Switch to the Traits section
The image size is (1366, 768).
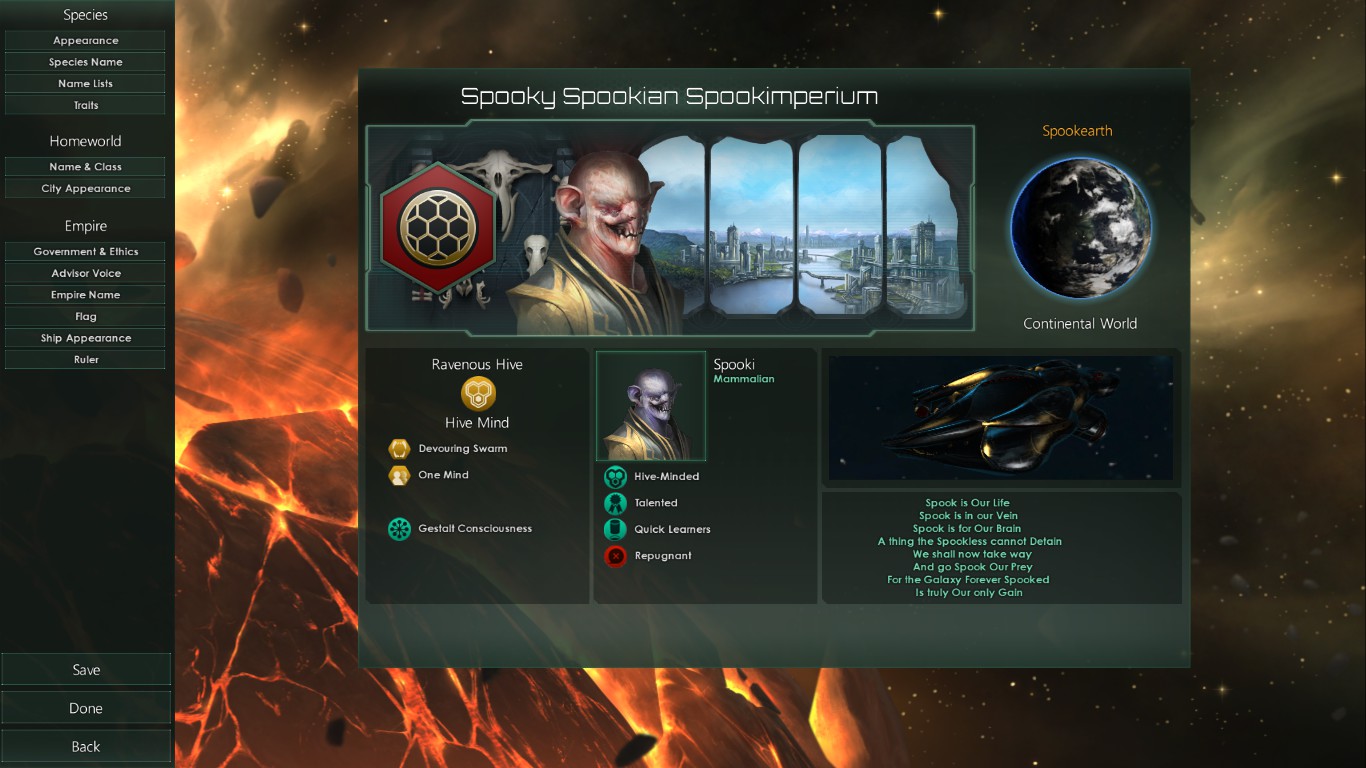pyautogui.click(x=85, y=104)
